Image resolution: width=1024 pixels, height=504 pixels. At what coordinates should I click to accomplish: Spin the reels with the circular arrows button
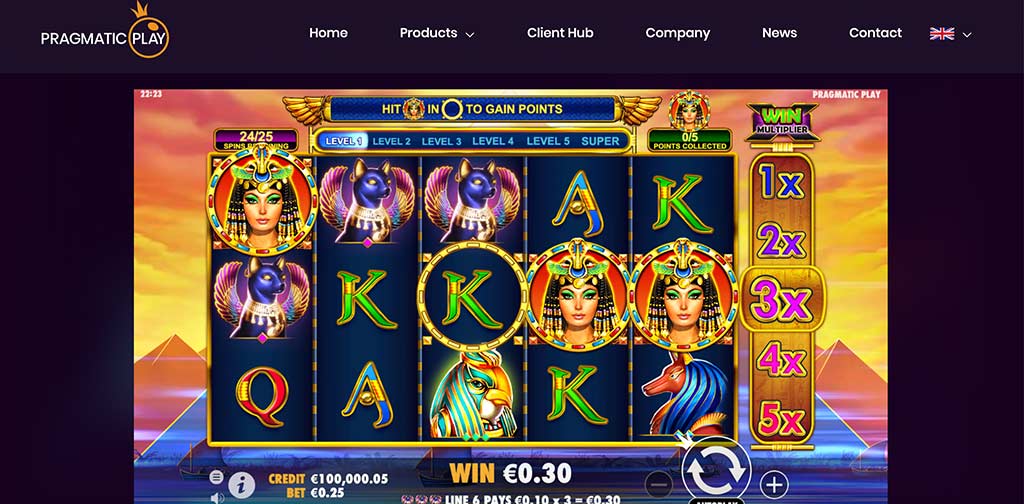(716, 466)
